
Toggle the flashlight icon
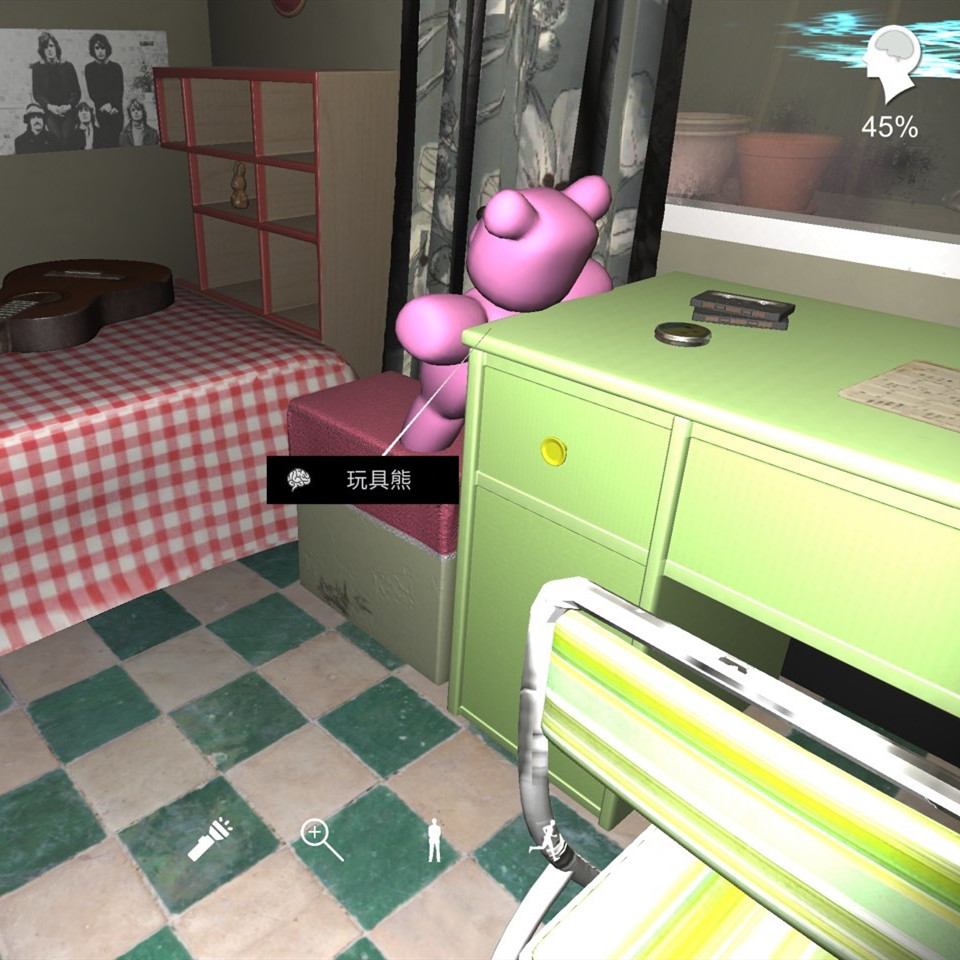click(209, 841)
